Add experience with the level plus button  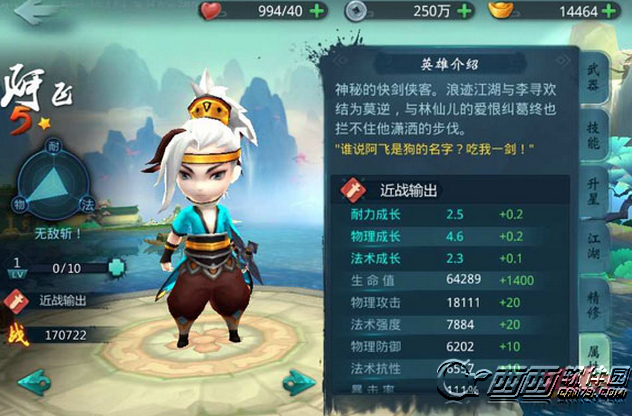[118, 268]
